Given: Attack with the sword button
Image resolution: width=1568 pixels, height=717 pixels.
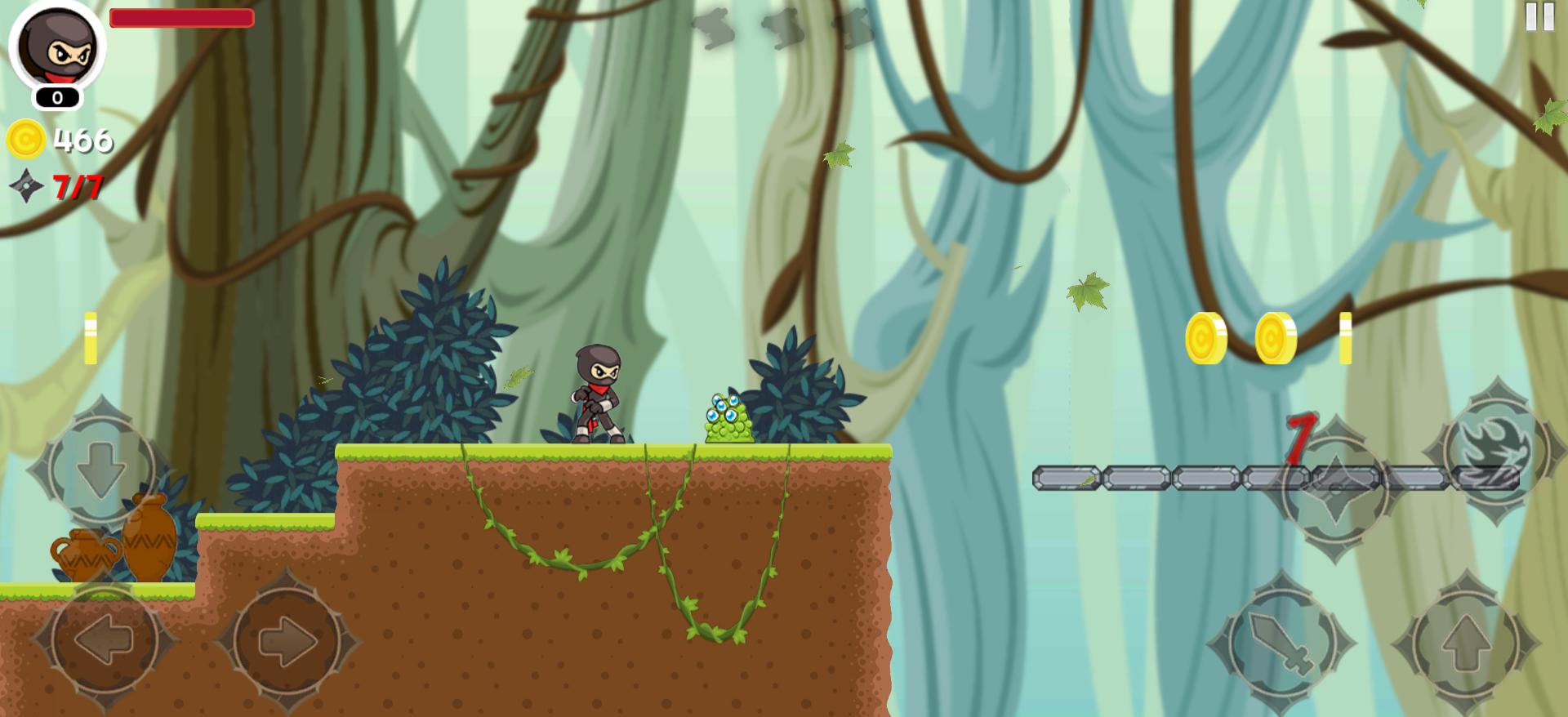Looking at the screenshot, I should pos(1281,643).
